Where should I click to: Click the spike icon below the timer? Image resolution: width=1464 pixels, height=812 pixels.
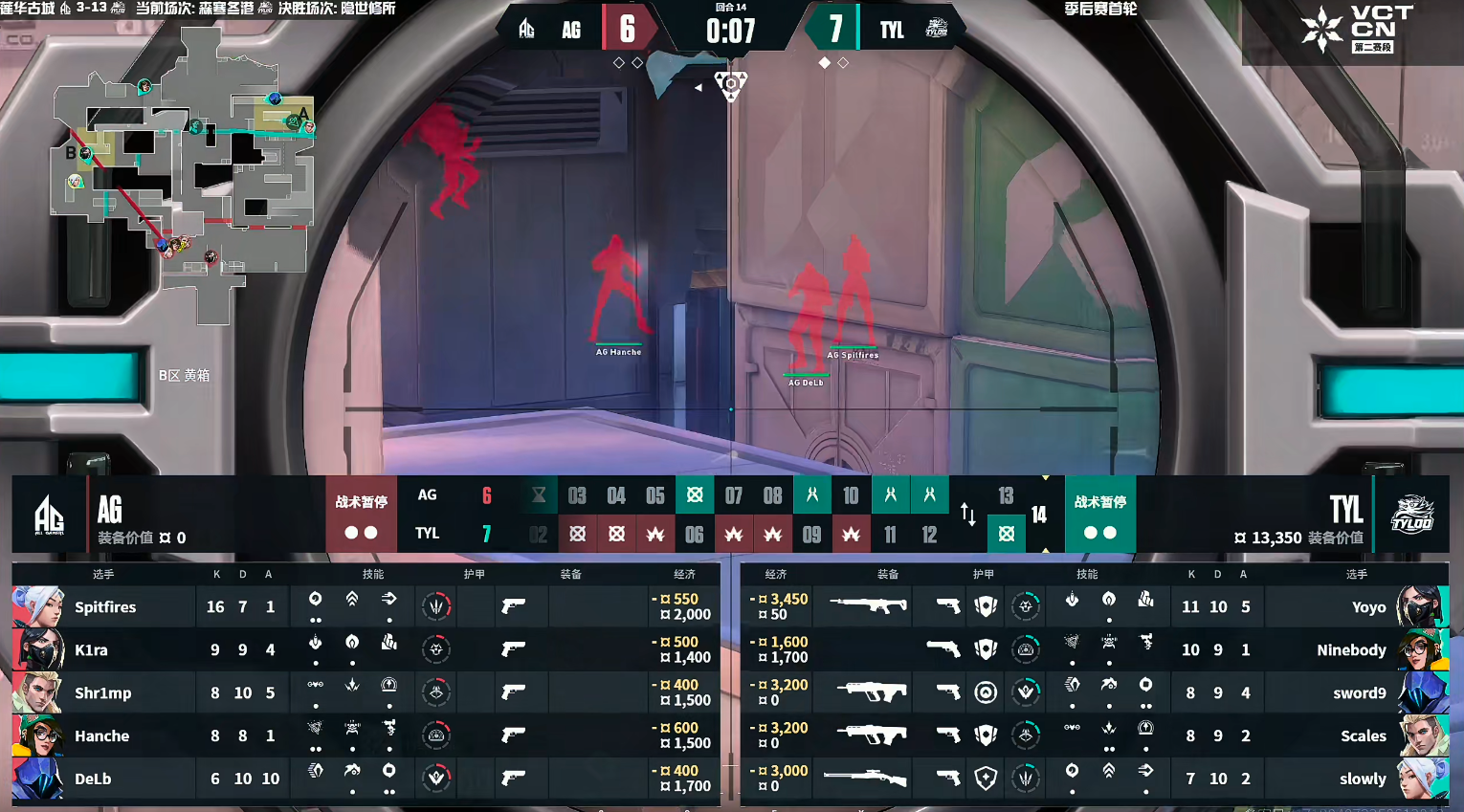(731, 86)
